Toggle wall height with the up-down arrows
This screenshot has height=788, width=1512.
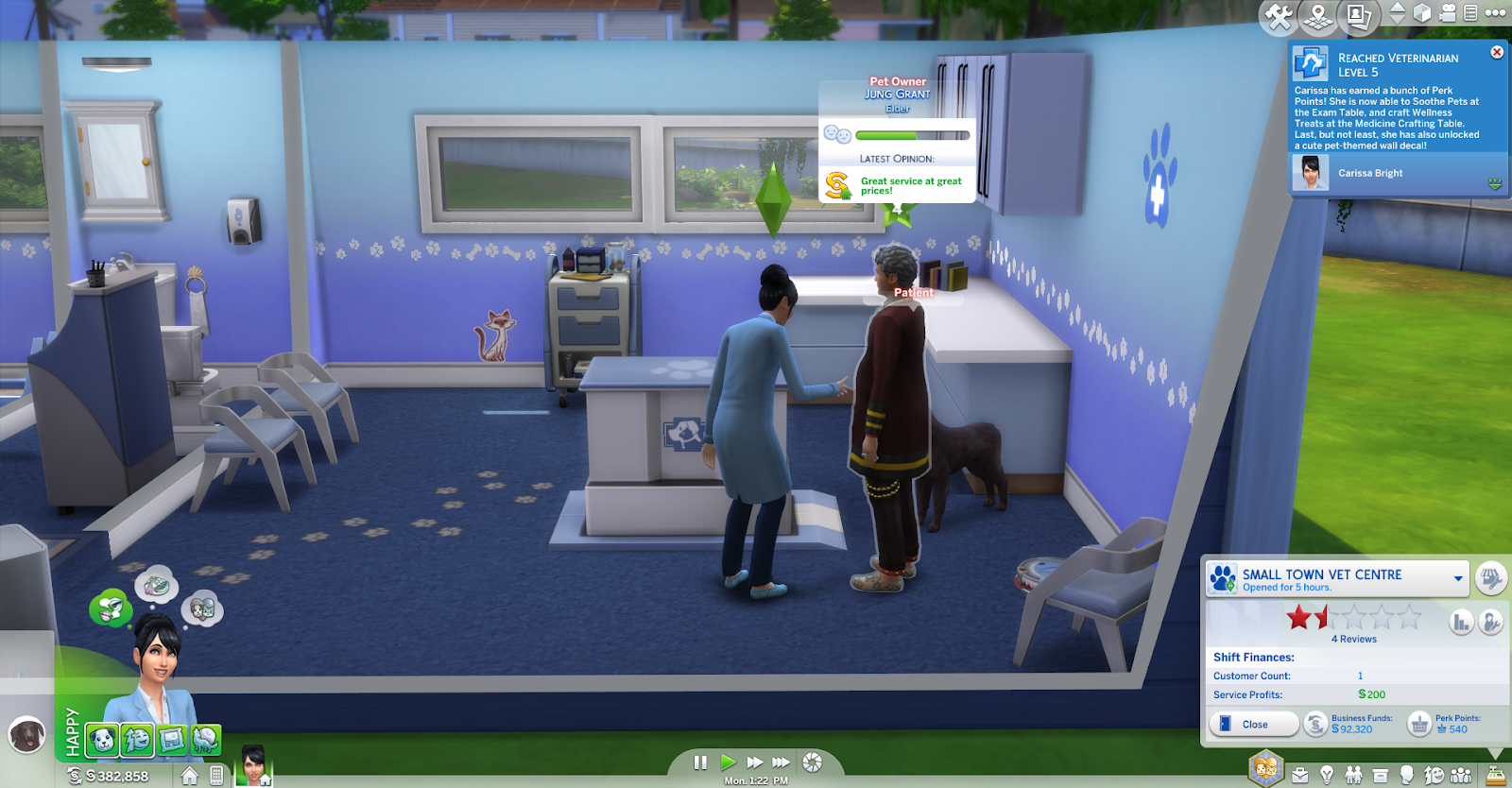point(1396,14)
